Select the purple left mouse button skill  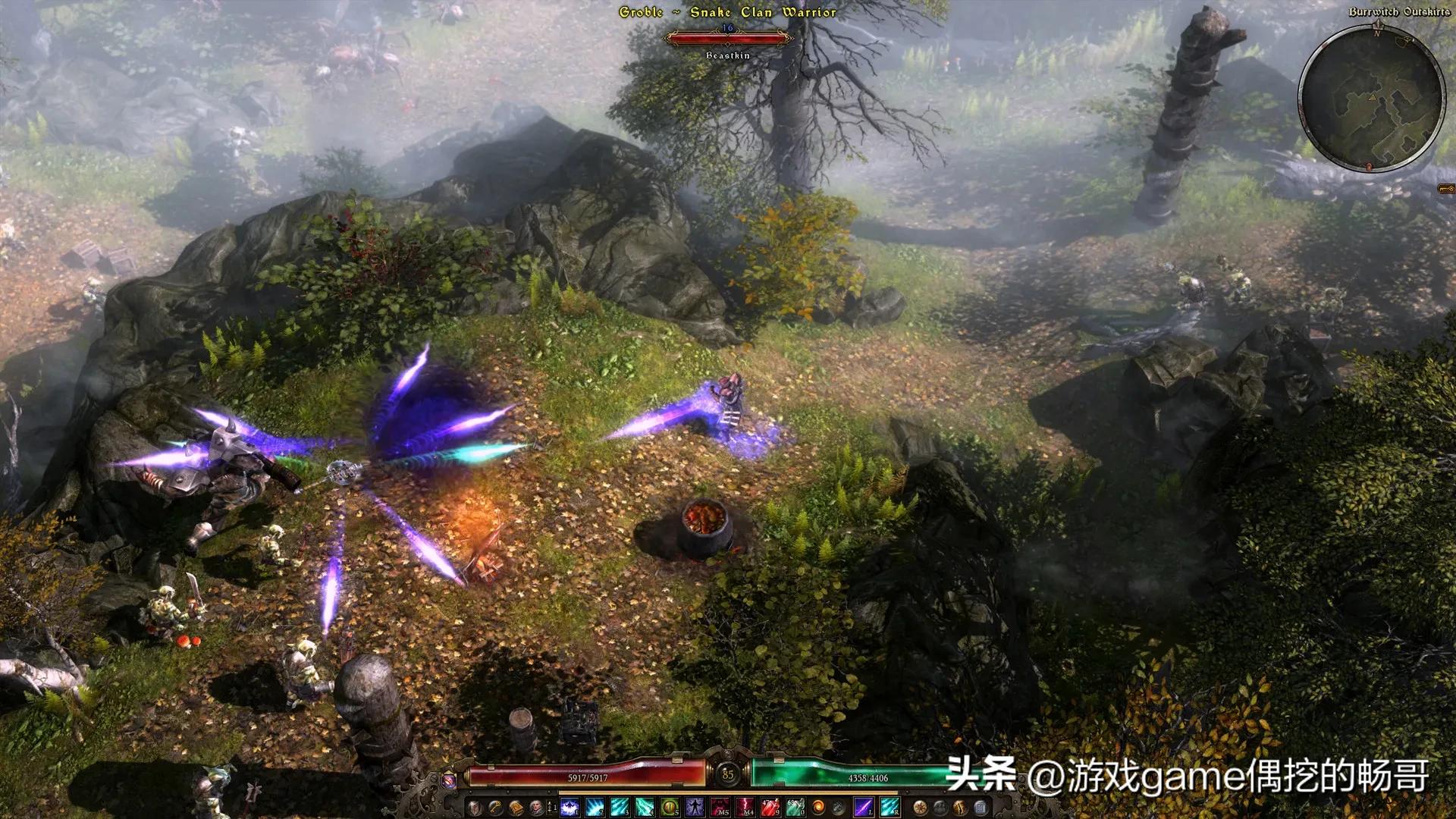[863, 808]
